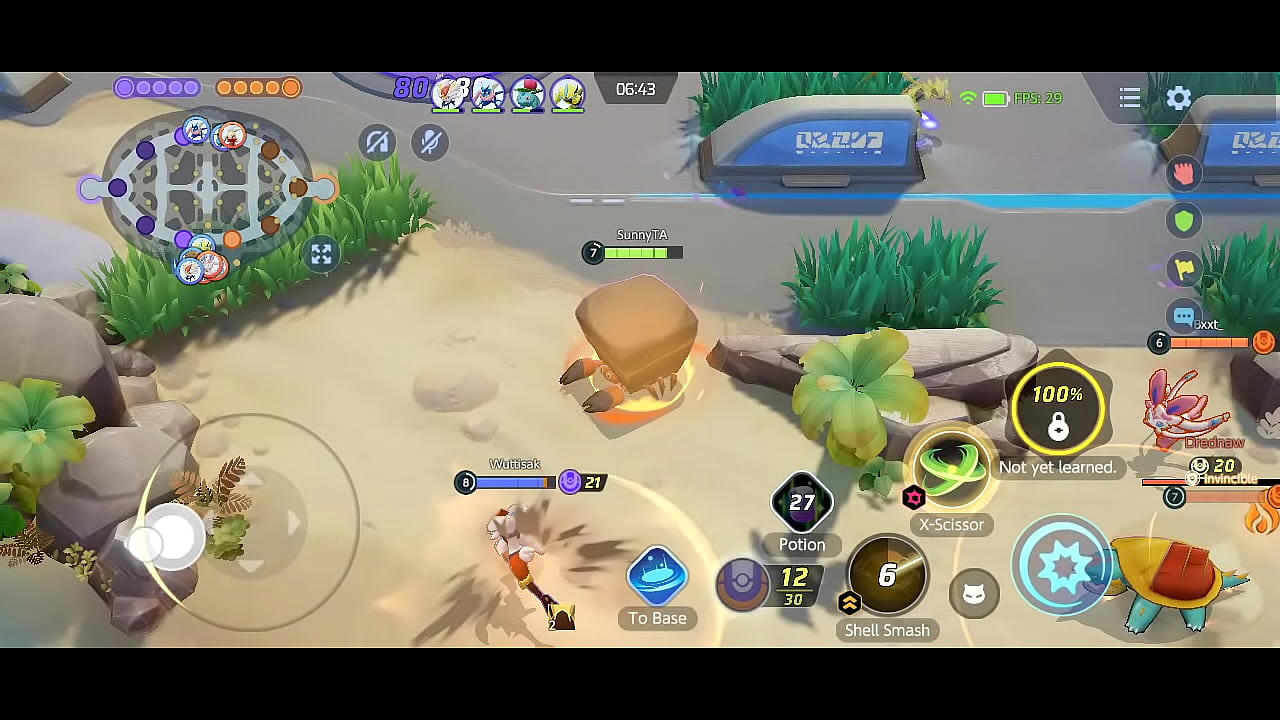Open the quick chat bubble
Image resolution: width=1280 pixels, height=720 pixels.
point(1184,317)
